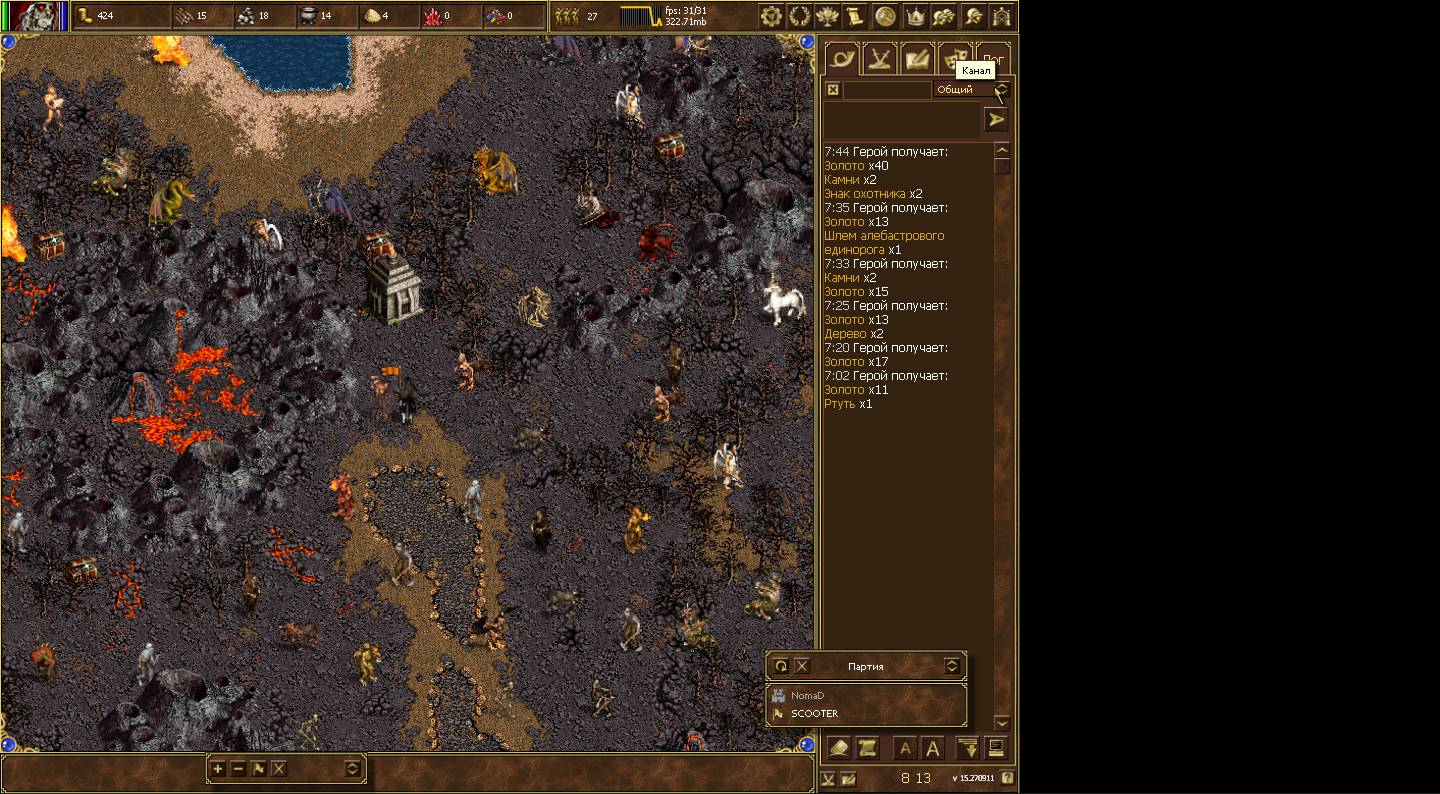Close the Партия party window
Image resolution: width=1440 pixels, height=794 pixels.
pyautogui.click(x=802, y=666)
